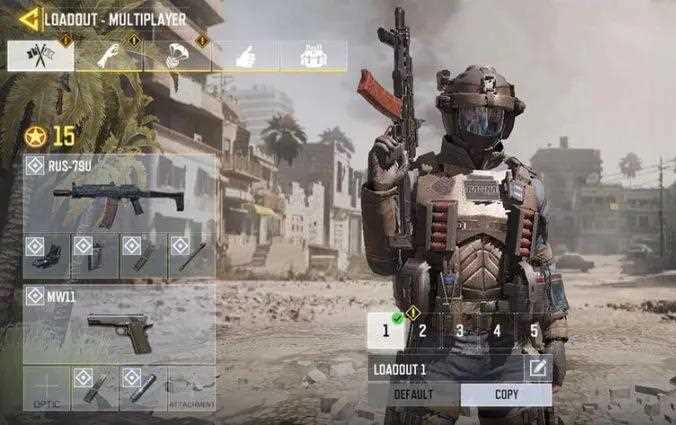Screen dimensions: 676x425
Task: Click the Default button
Action: (x=414, y=394)
